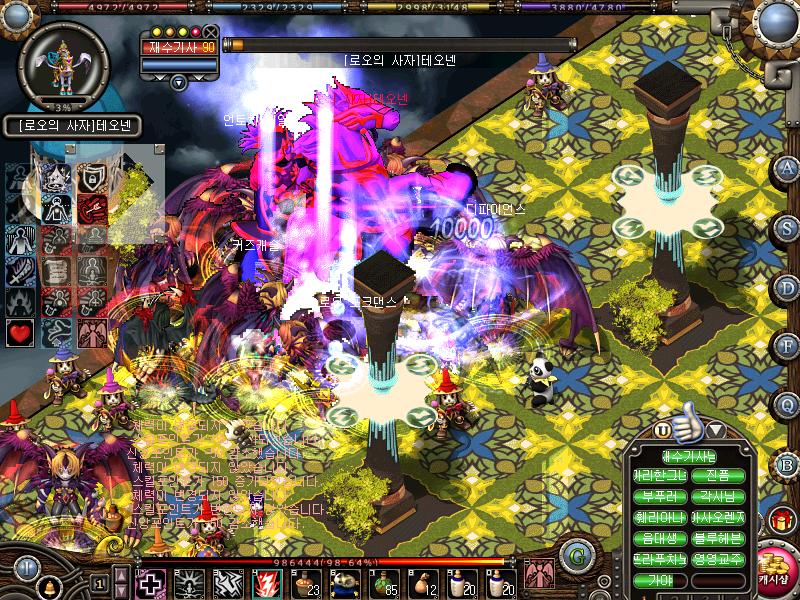Close the 재수기사 target window
Viewport: 800px width, 600px height.
(x=211, y=32)
